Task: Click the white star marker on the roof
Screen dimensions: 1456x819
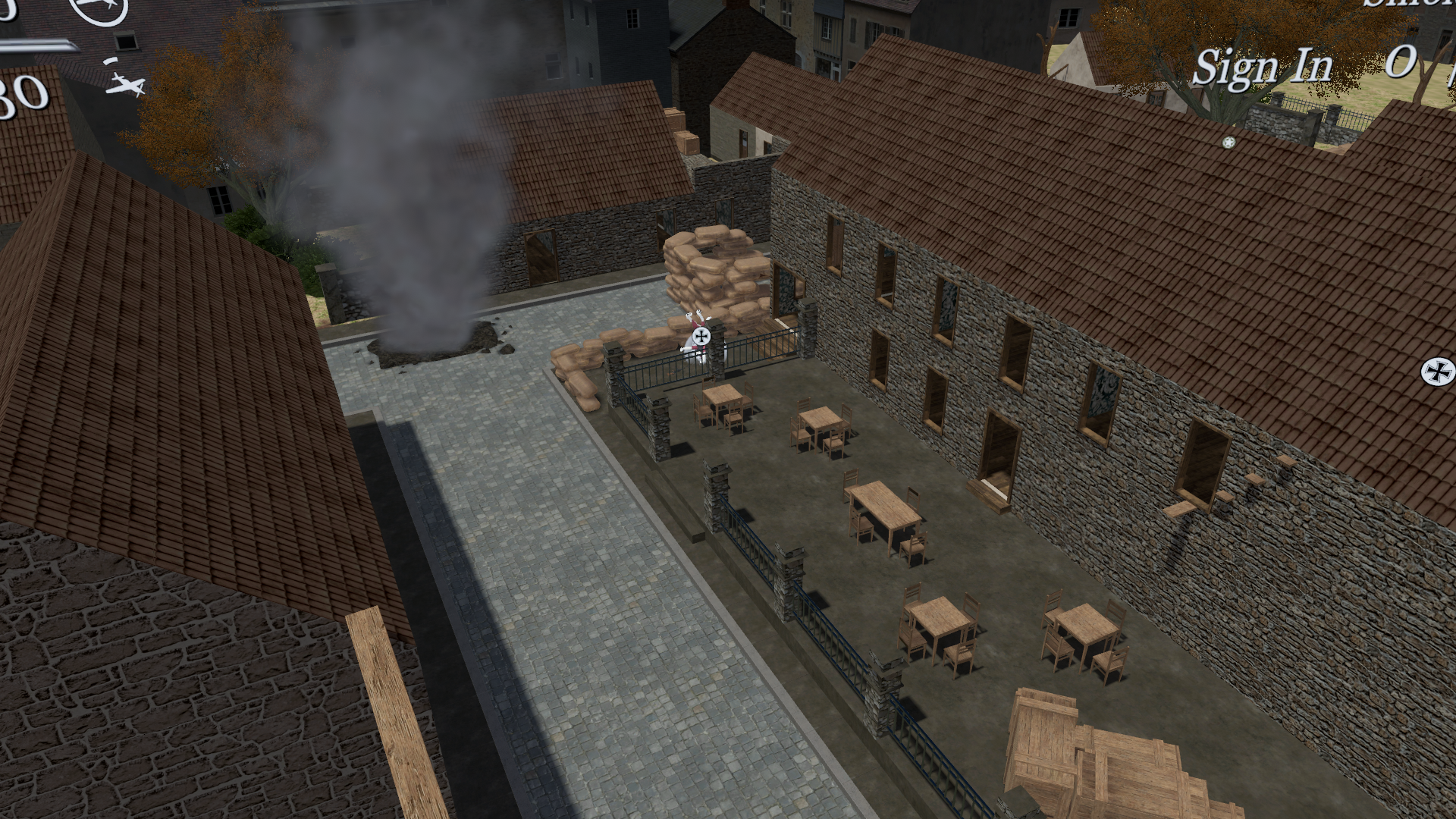Action: (x=1228, y=143)
